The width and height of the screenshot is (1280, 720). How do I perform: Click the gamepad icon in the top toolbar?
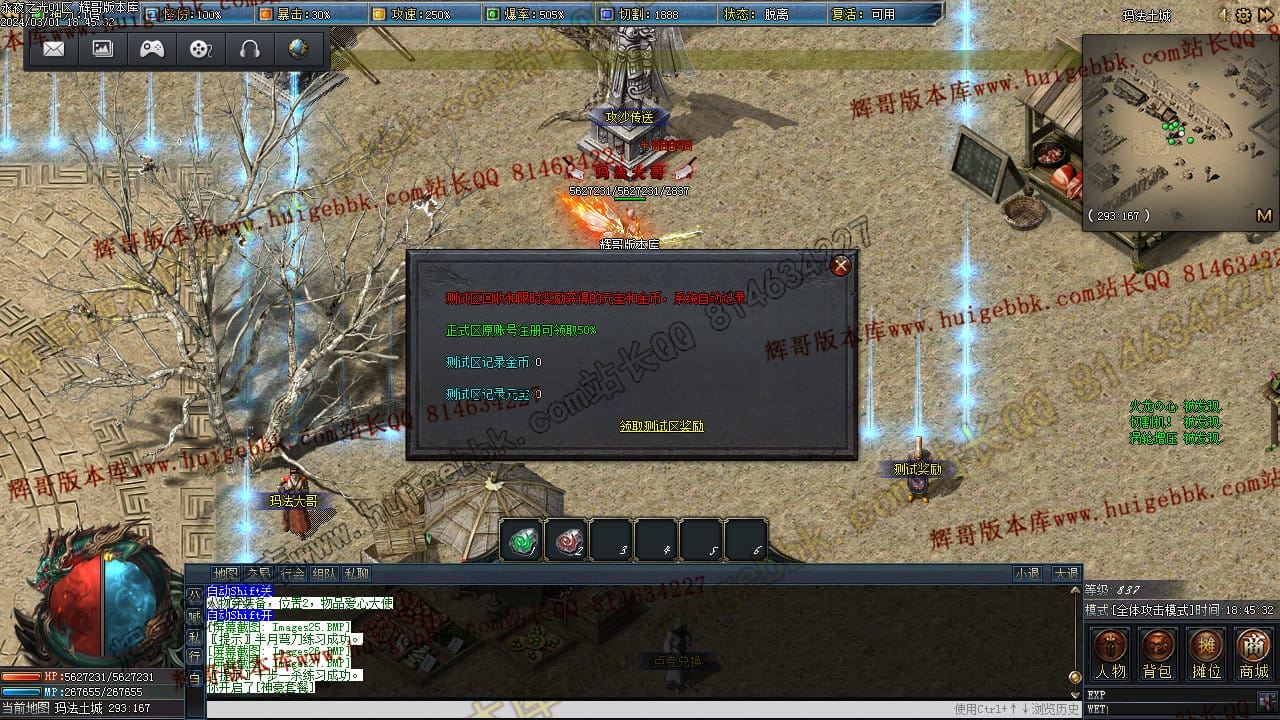tap(152, 49)
